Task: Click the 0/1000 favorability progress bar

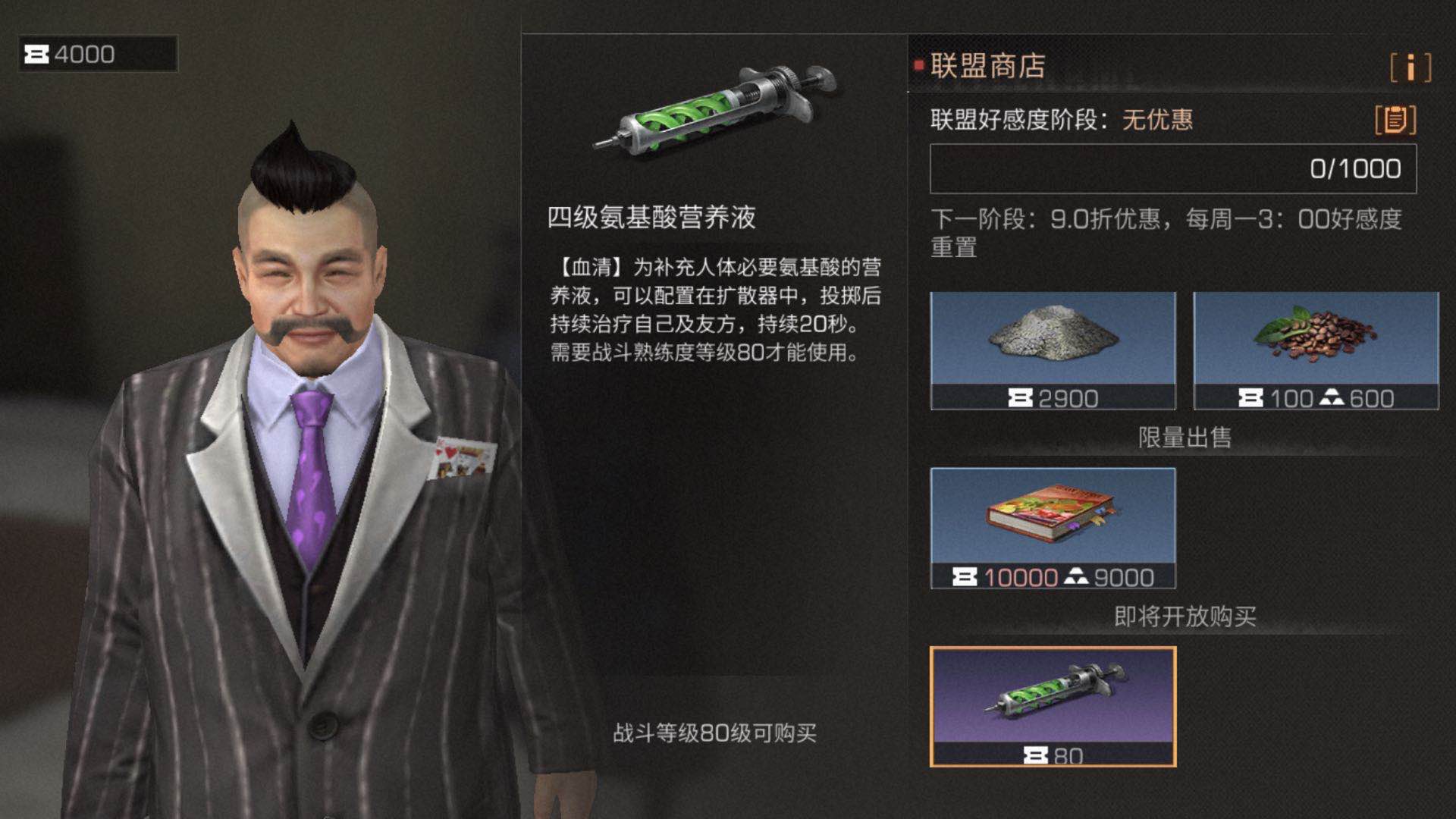Action: 1173,168
